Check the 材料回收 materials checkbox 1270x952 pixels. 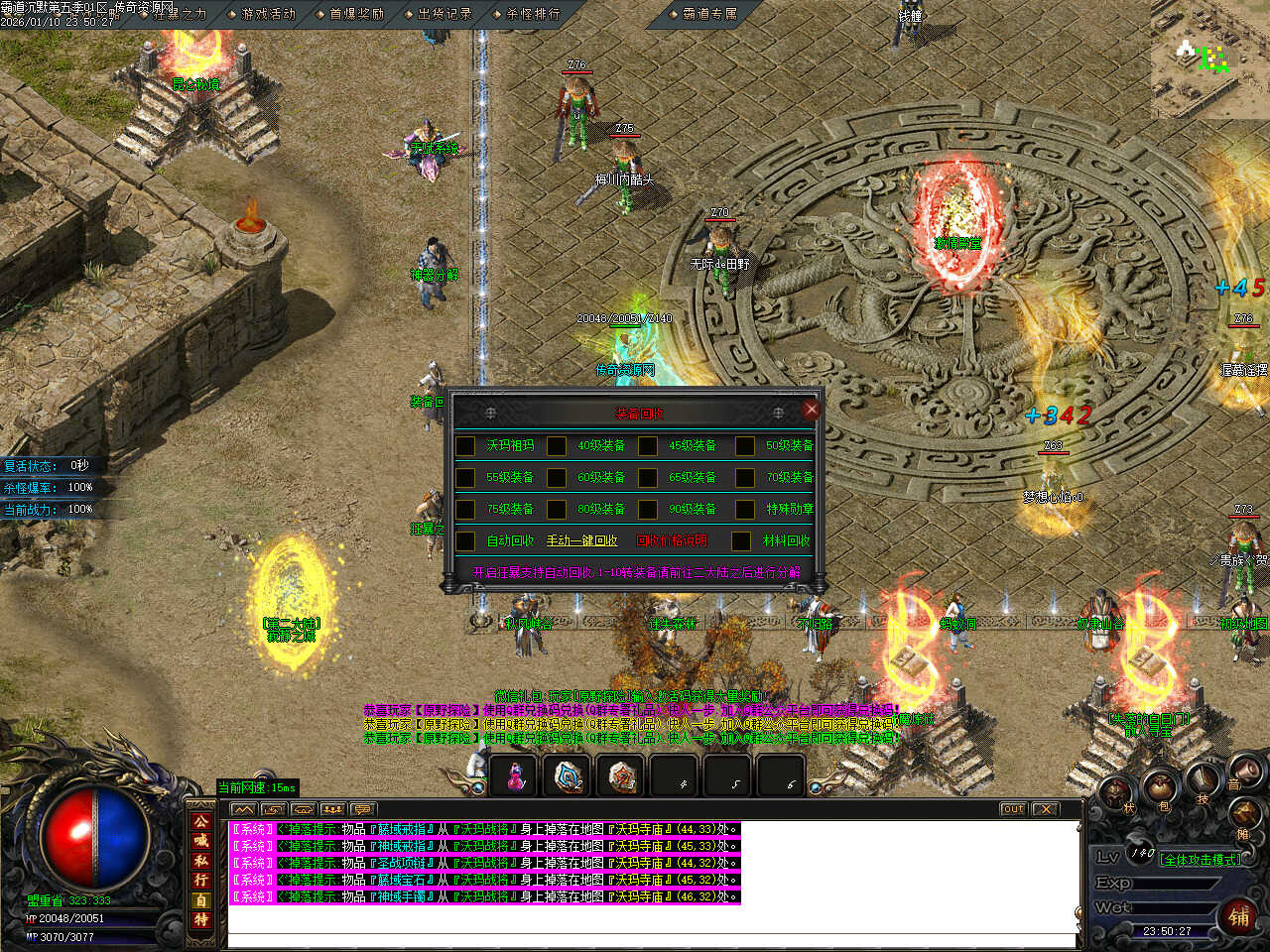click(741, 541)
